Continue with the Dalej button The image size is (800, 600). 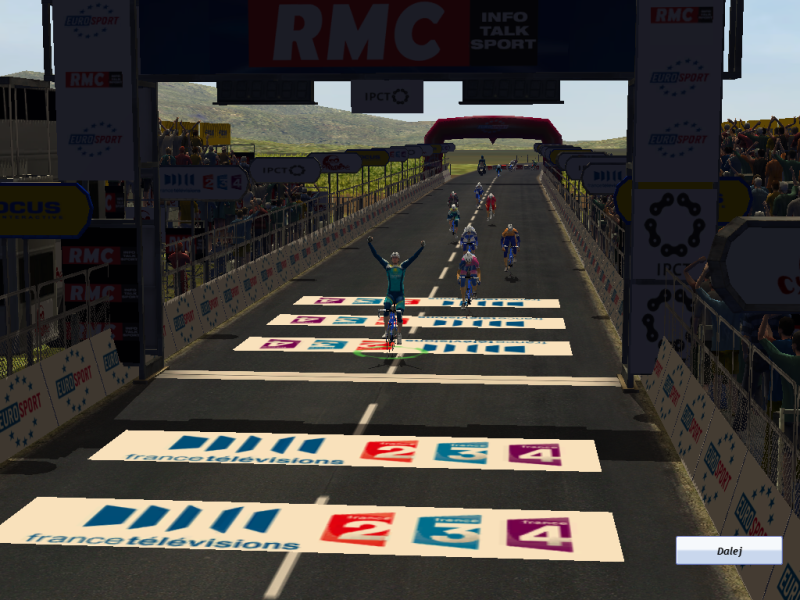[728, 550]
